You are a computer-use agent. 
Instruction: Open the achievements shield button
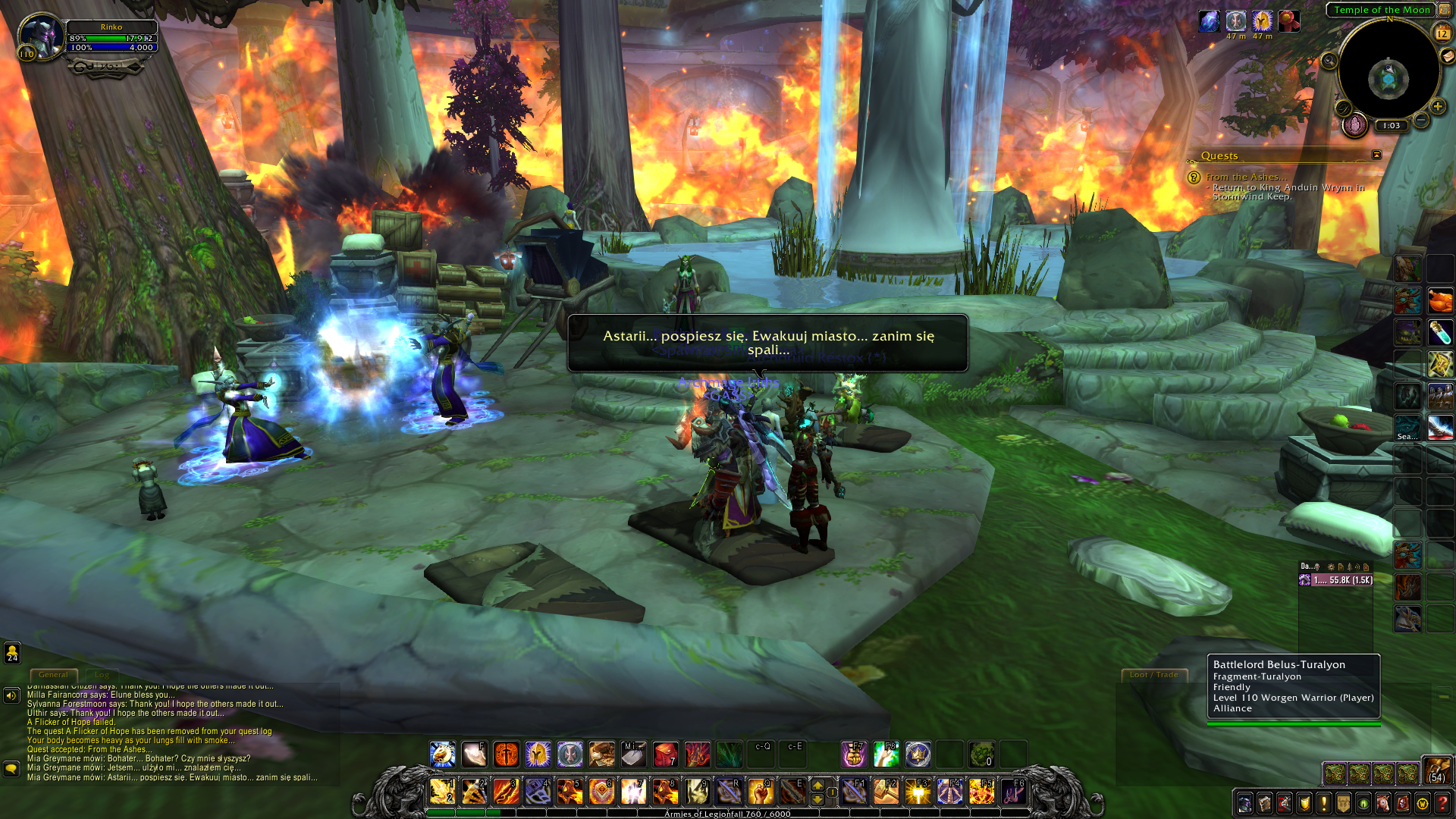pos(1304,803)
